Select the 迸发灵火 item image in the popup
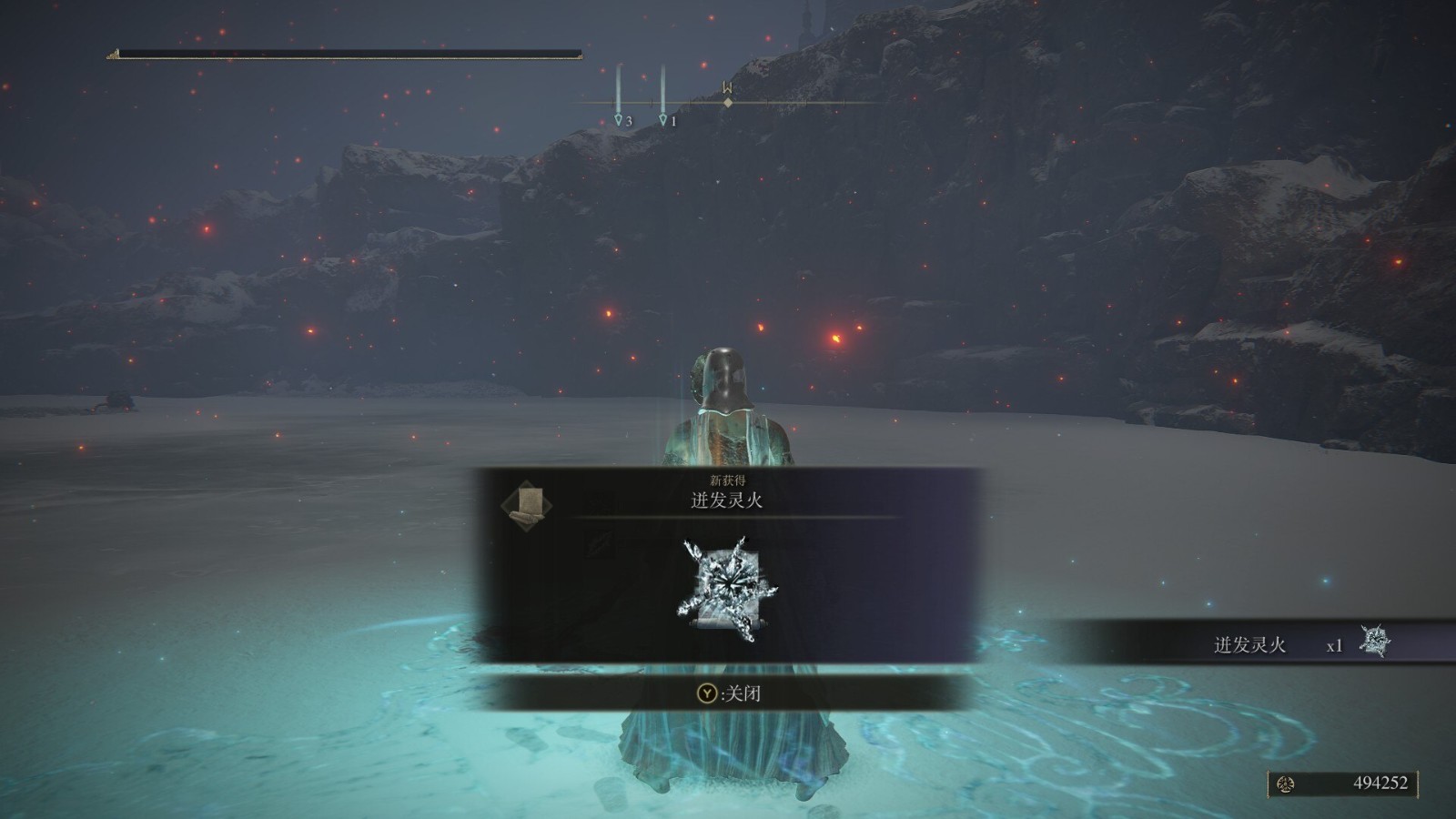This screenshot has height=819, width=1456. [x=727, y=589]
